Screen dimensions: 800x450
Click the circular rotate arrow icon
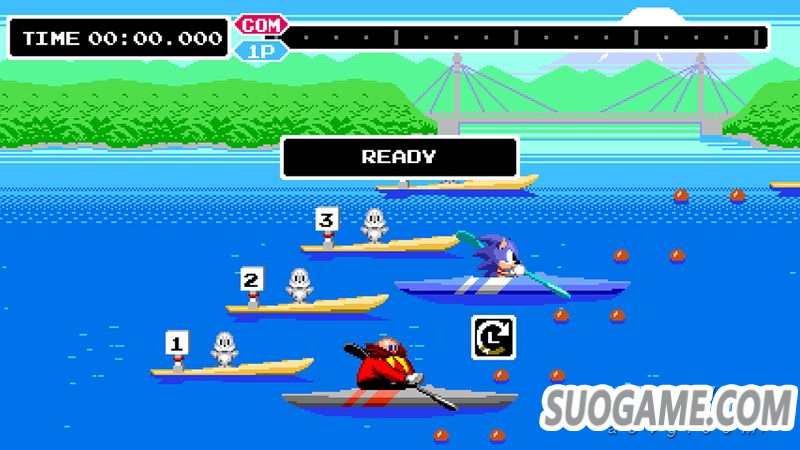(x=493, y=337)
